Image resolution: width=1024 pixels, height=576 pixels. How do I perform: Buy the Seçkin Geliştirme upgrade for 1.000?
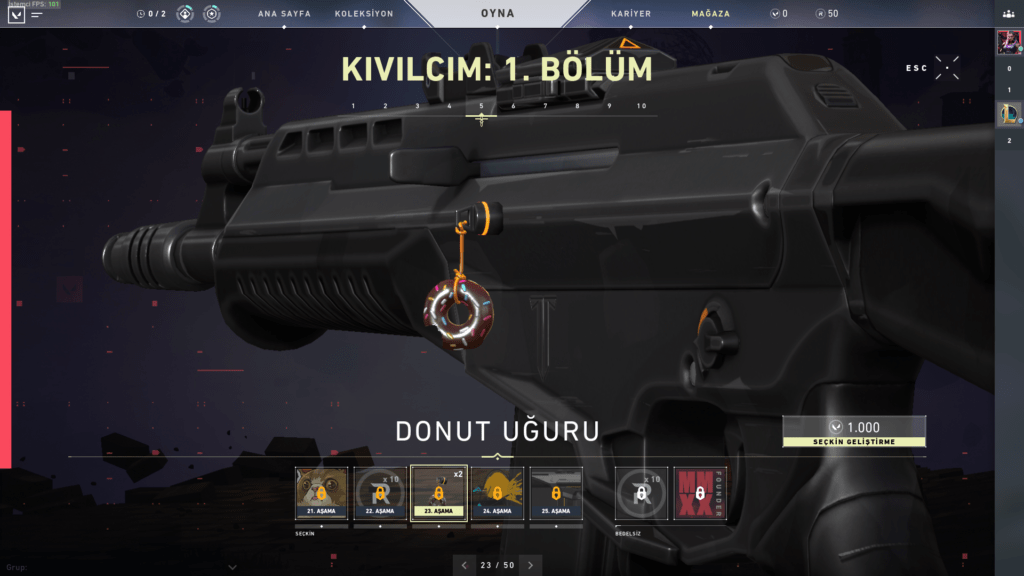[854, 431]
